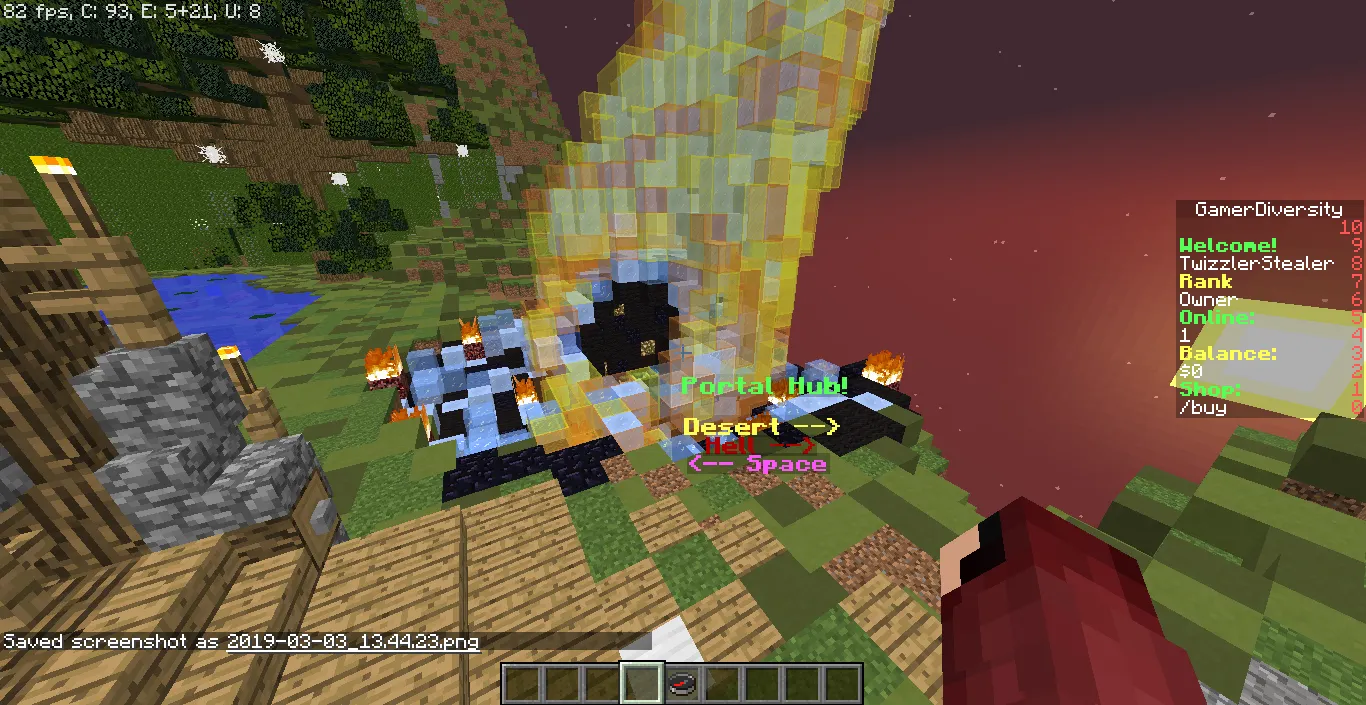Open the saved screenshot file link
1366x705 pixels.
coord(353,641)
